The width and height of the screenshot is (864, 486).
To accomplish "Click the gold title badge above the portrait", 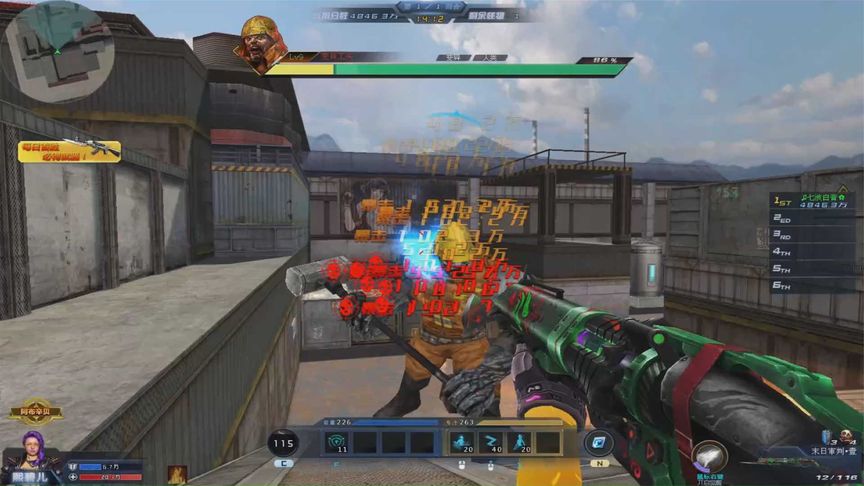I will click(x=35, y=411).
